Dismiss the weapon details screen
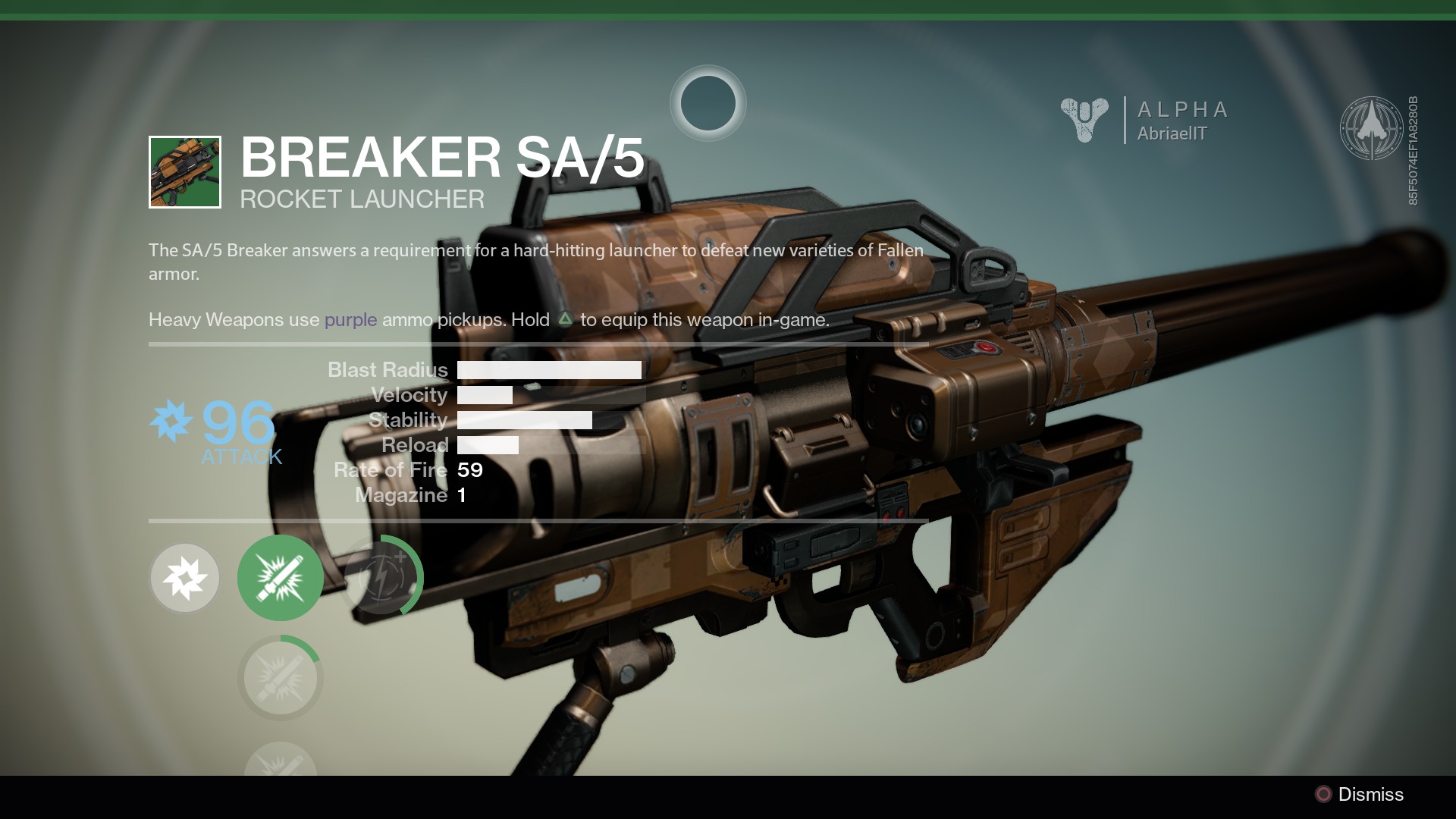Image resolution: width=1456 pixels, height=819 pixels. pyautogui.click(x=1358, y=794)
